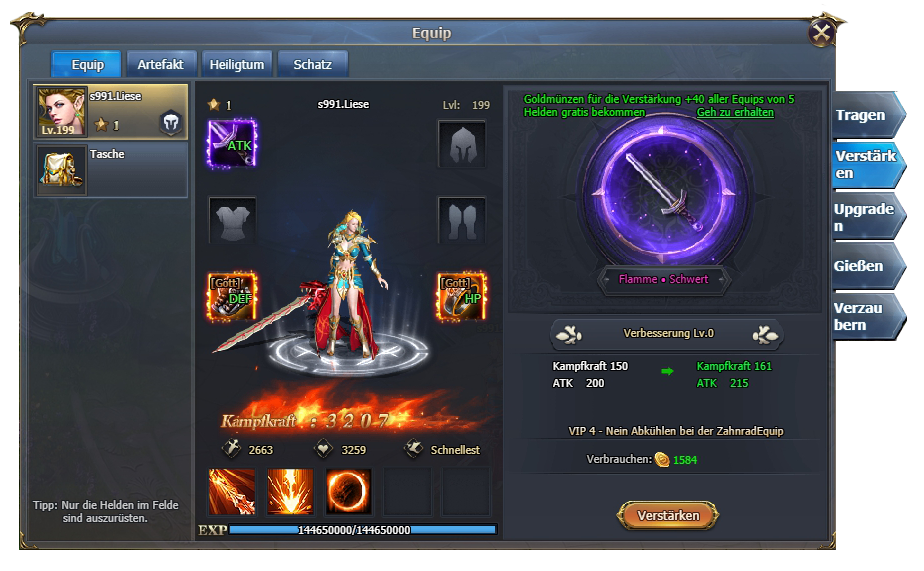
Task: Choose the fiery ring skill icon
Action: pyautogui.click(x=348, y=491)
